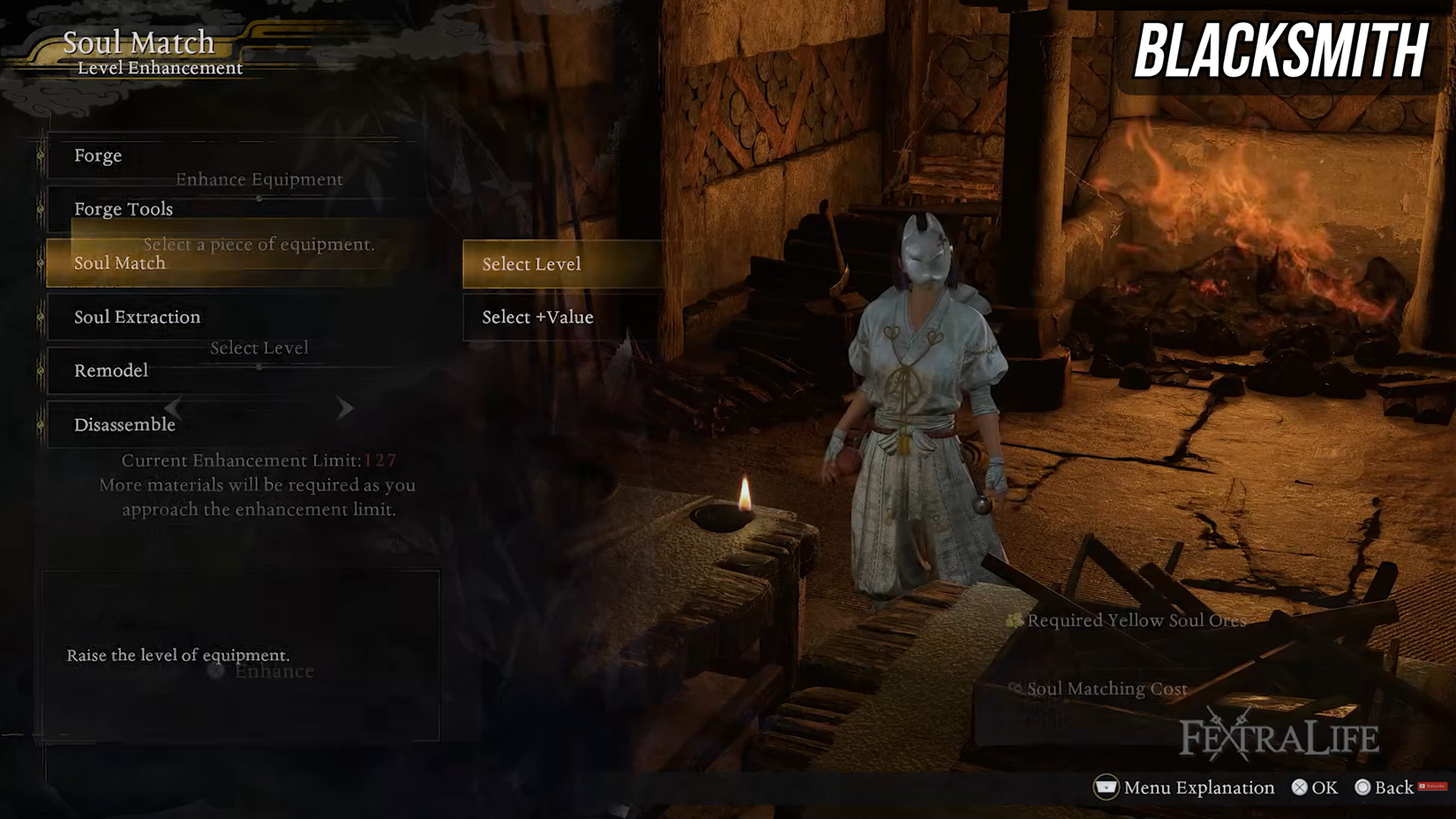Click the circle button icon beside Back
The image size is (1456, 819).
pyautogui.click(x=1362, y=786)
